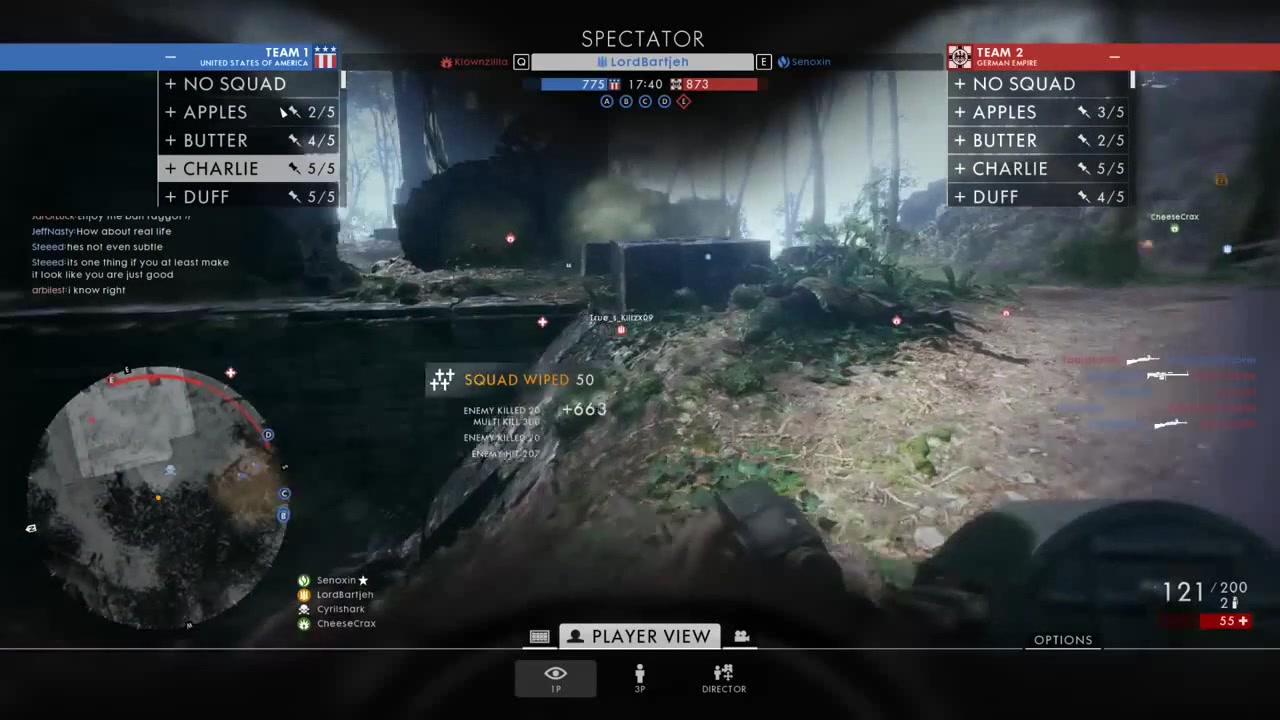
Task: Collapse the Team 2 panel with its minus control
Action: pyautogui.click(x=1114, y=57)
